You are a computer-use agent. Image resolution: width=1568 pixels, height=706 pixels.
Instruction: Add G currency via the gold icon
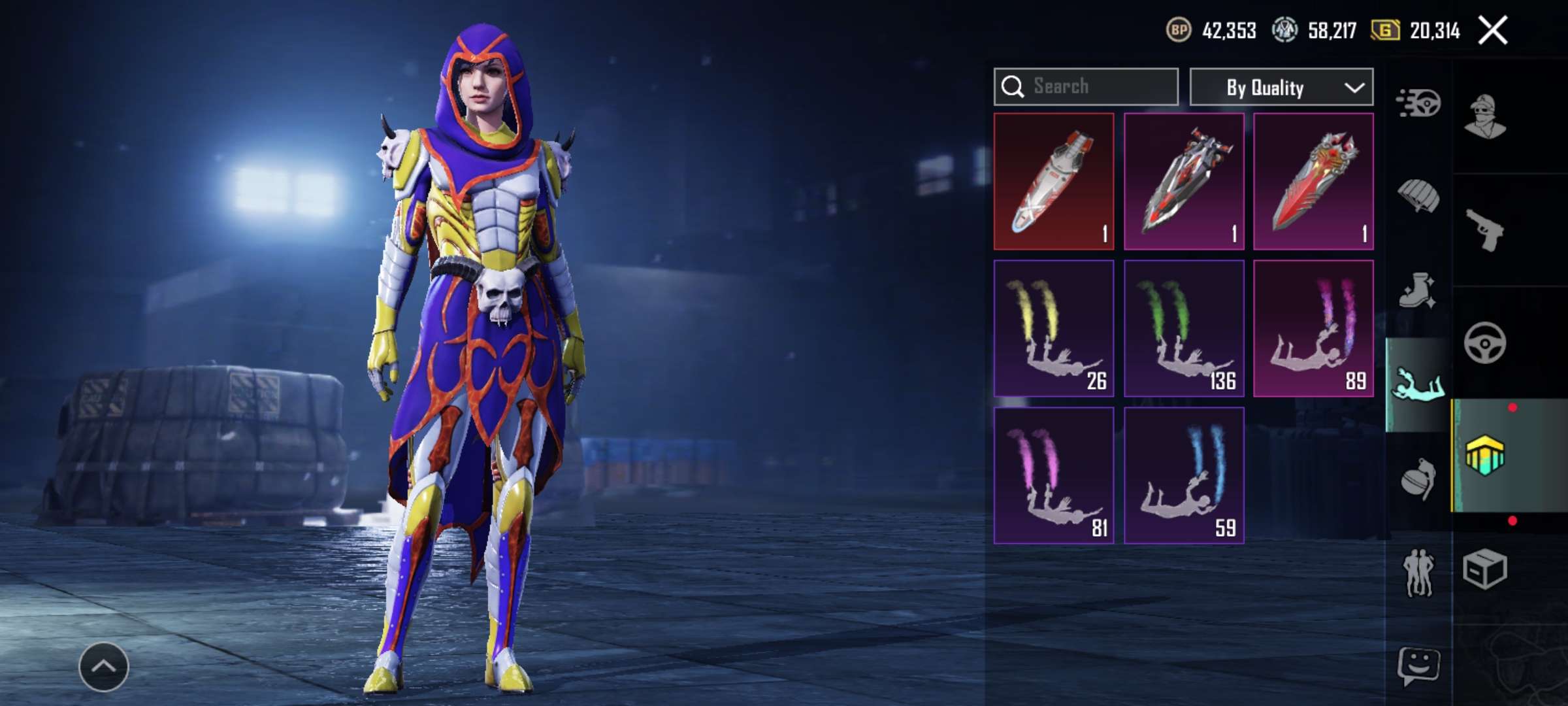point(1384,31)
